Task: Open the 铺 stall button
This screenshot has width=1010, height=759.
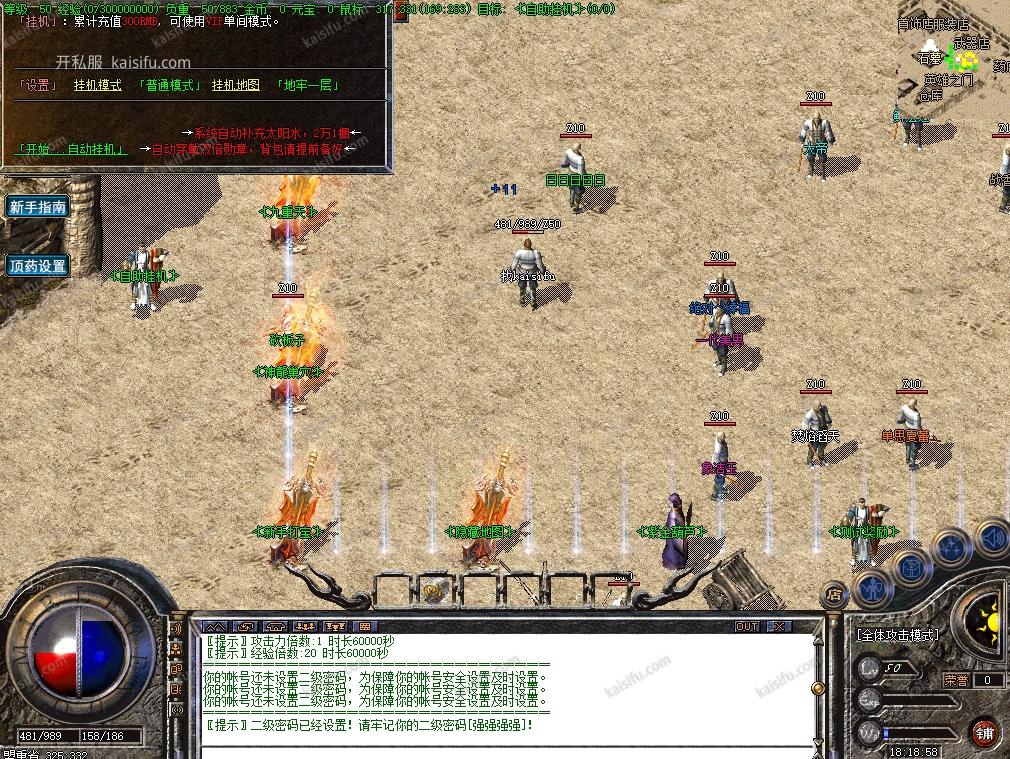Action: click(x=985, y=731)
